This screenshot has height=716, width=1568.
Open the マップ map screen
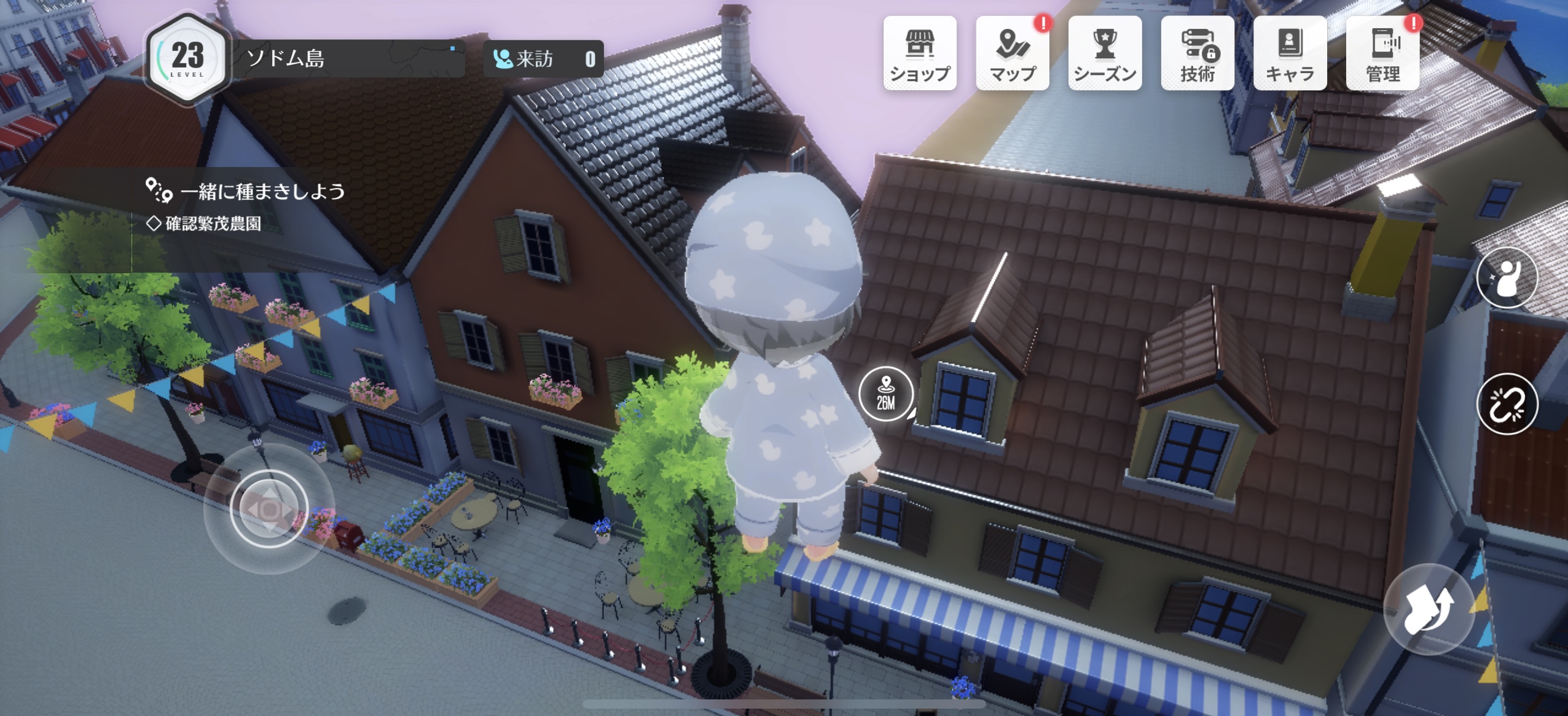click(1012, 54)
